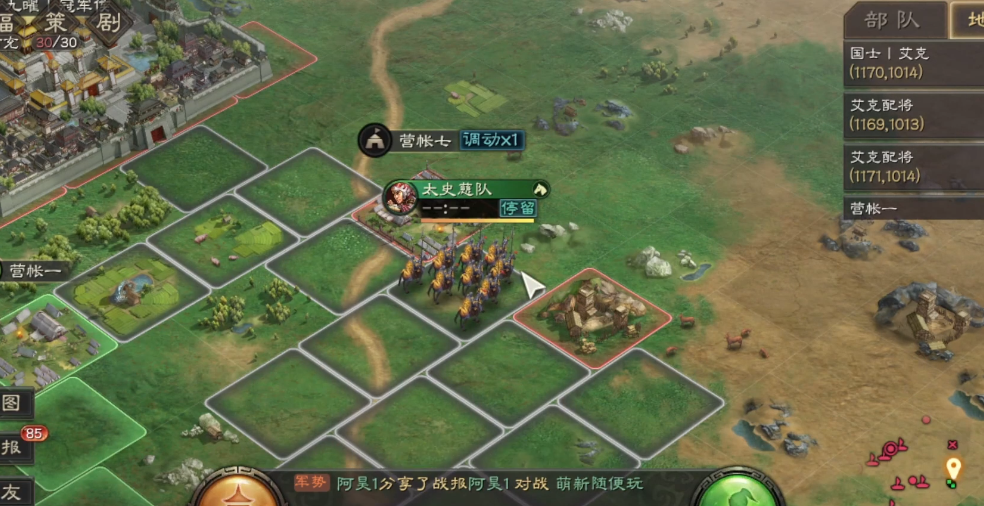Click the green round button at bottom
Screen dimensions: 984x506
point(738,492)
